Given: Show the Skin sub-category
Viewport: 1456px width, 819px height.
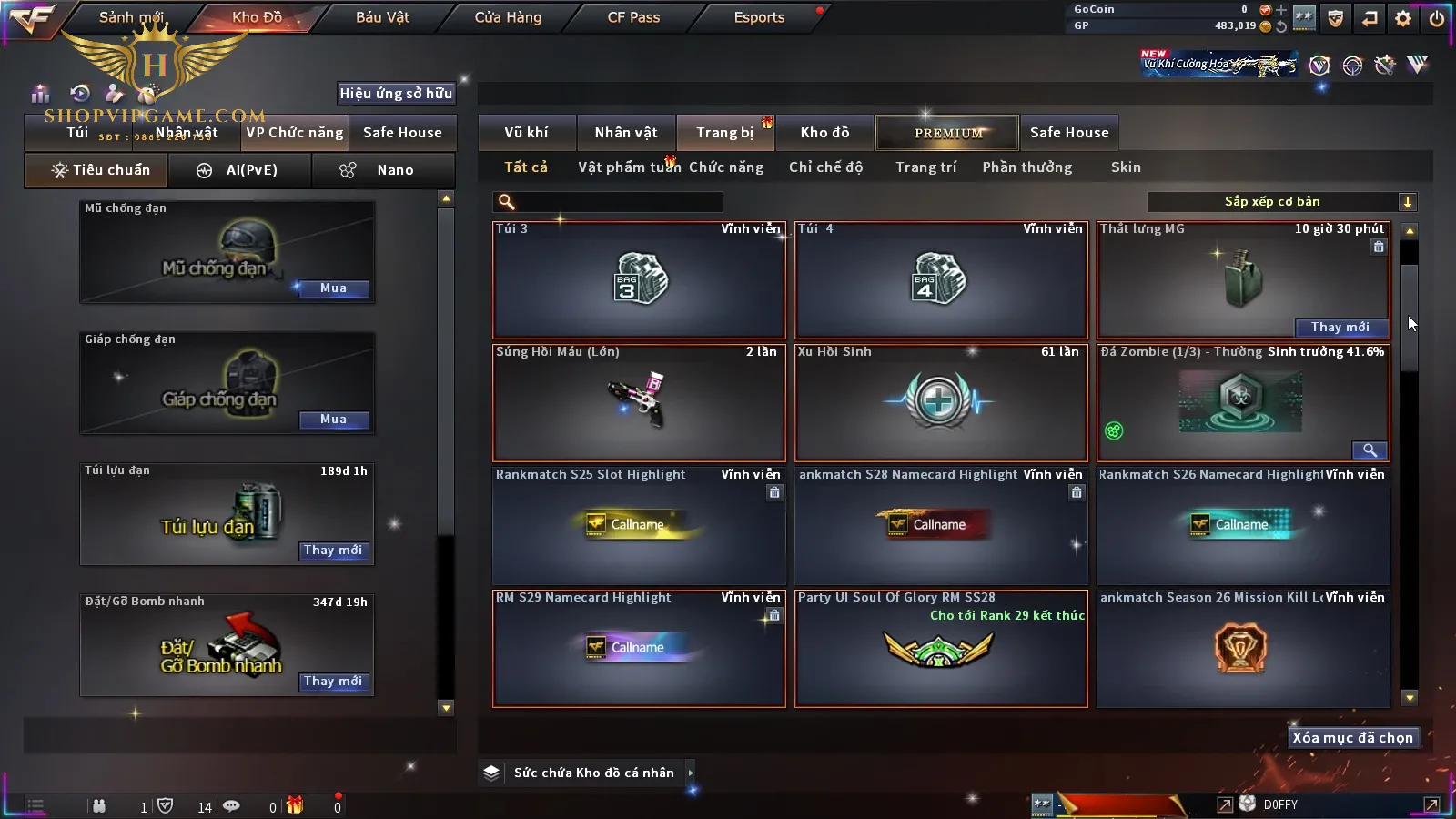Looking at the screenshot, I should tap(1126, 167).
